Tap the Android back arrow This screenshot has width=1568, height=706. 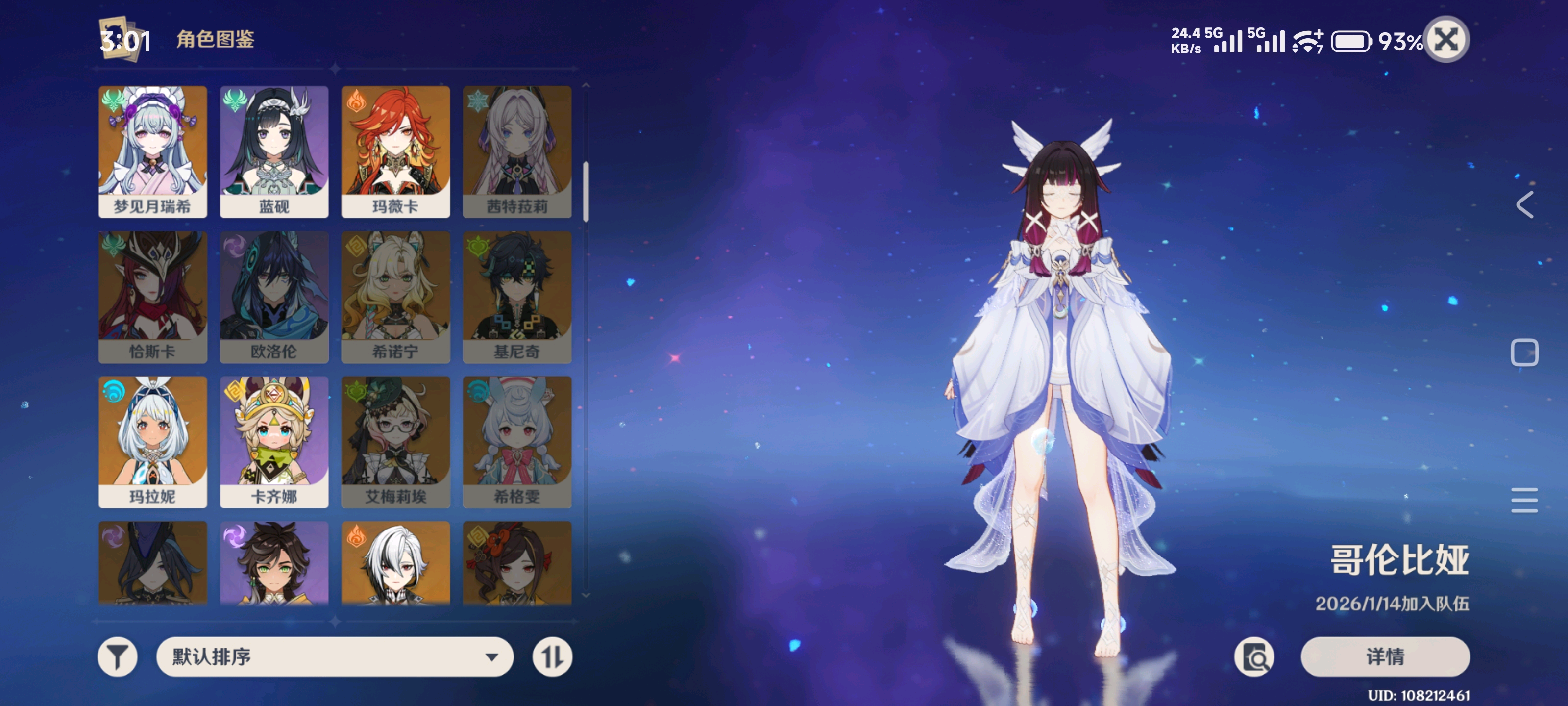(x=1525, y=204)
